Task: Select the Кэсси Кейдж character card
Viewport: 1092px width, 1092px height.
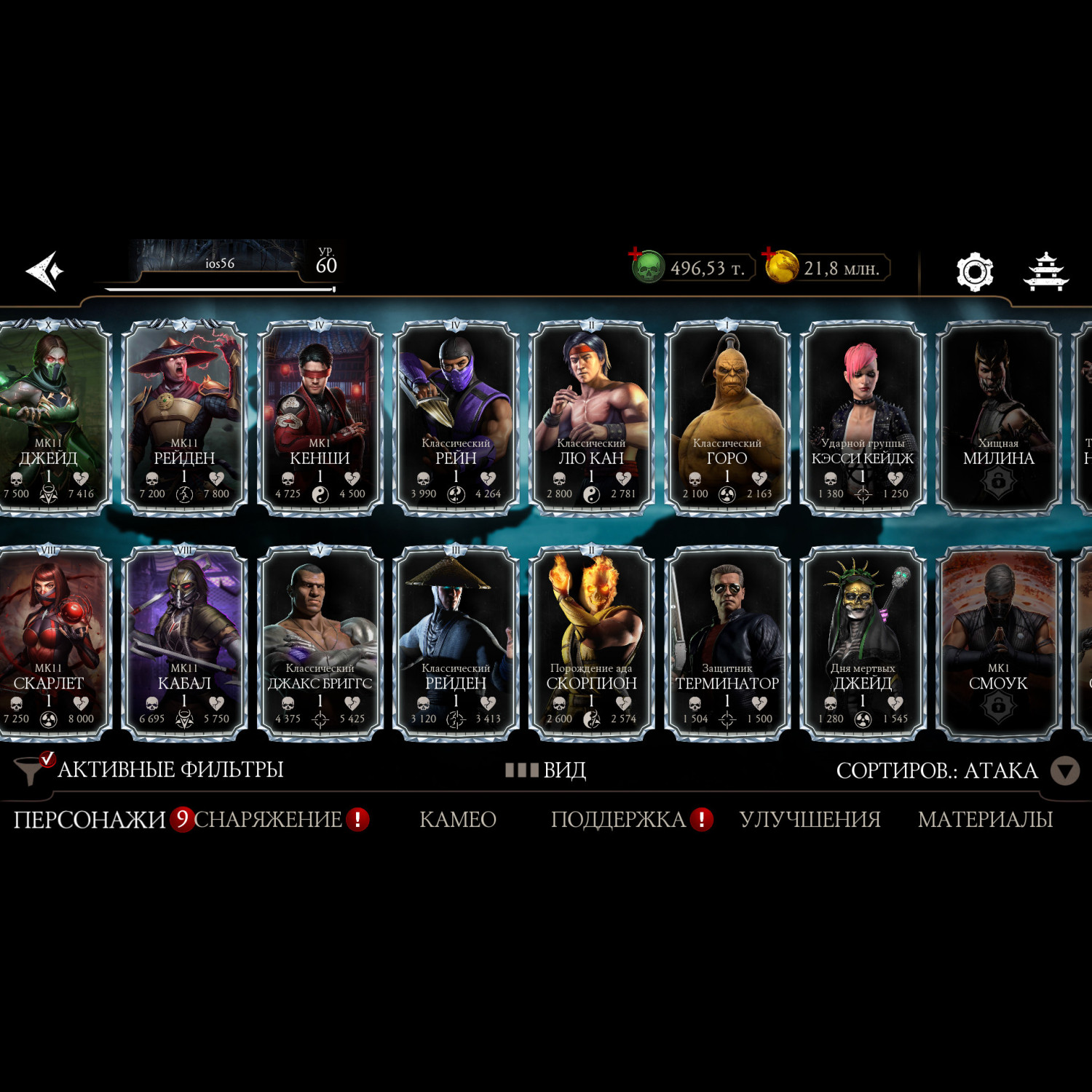Action: [863, 419]
